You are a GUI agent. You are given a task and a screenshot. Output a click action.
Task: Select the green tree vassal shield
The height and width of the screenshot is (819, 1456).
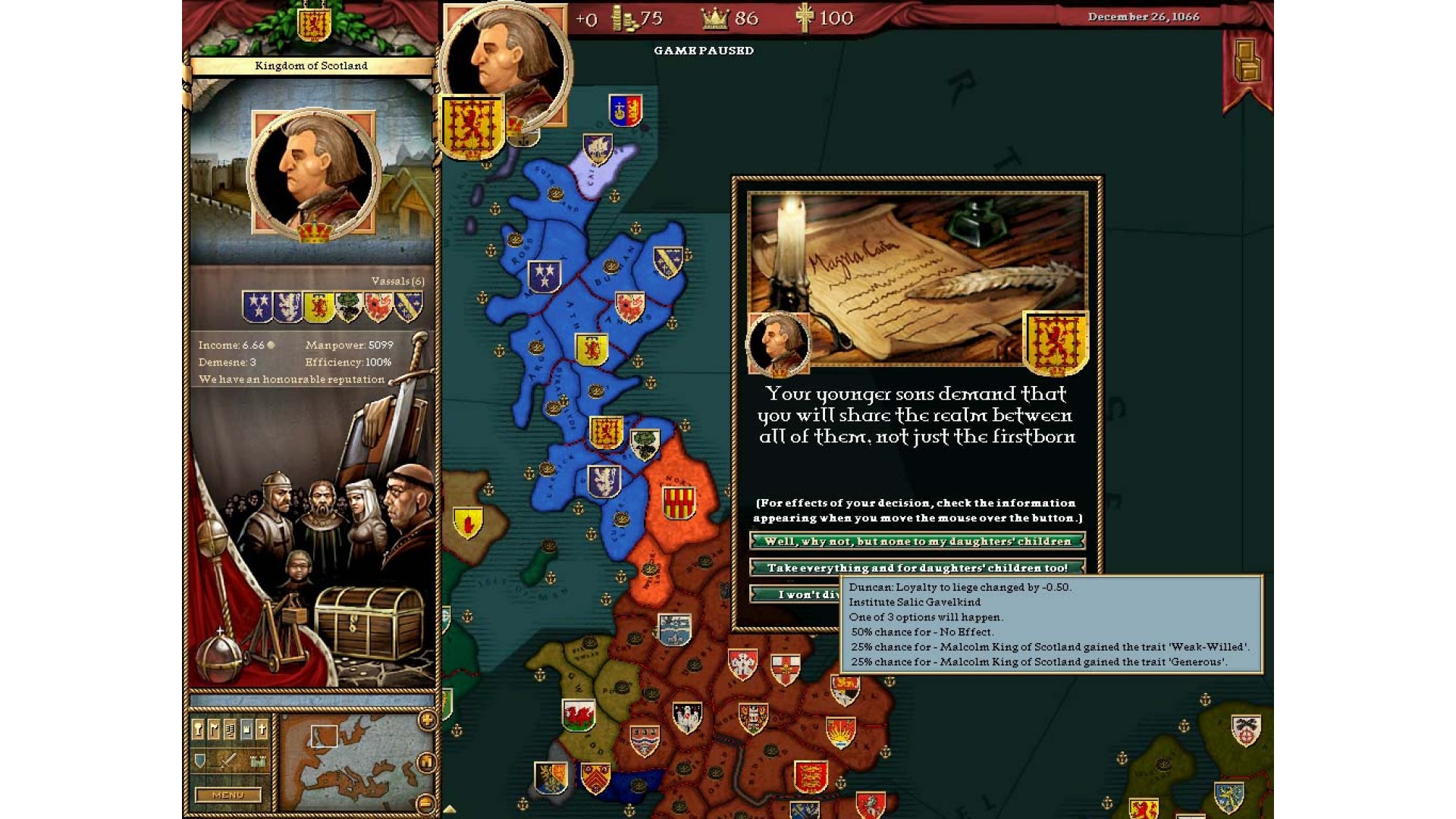point(348,307)
